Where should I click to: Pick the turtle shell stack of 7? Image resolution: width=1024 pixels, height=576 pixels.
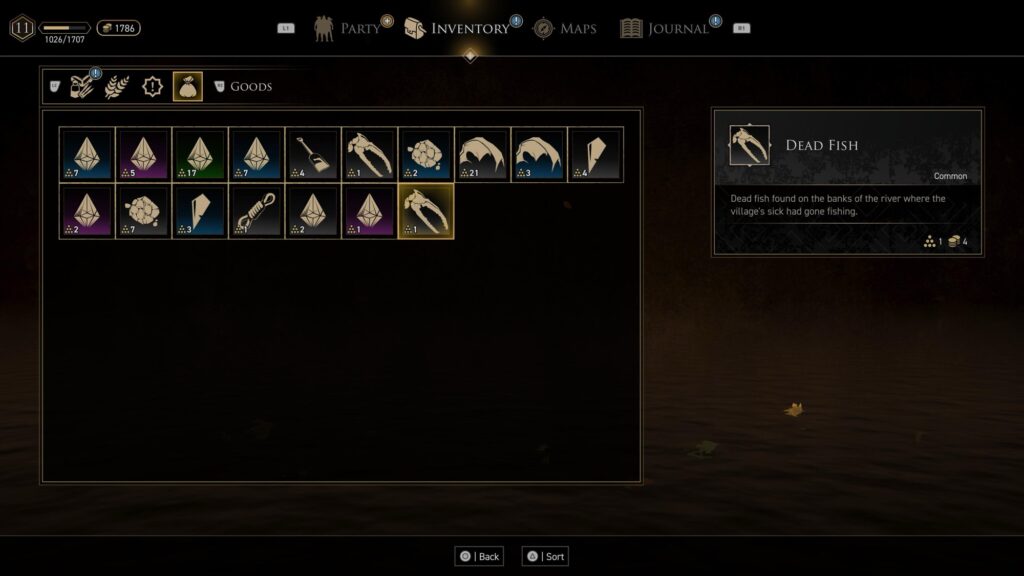coord(143,211)
